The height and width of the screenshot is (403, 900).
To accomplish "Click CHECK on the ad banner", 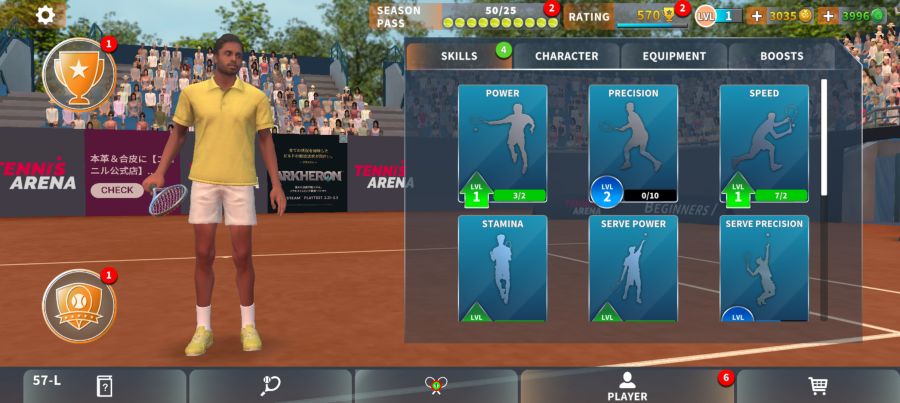I will [x=117, y=190].
